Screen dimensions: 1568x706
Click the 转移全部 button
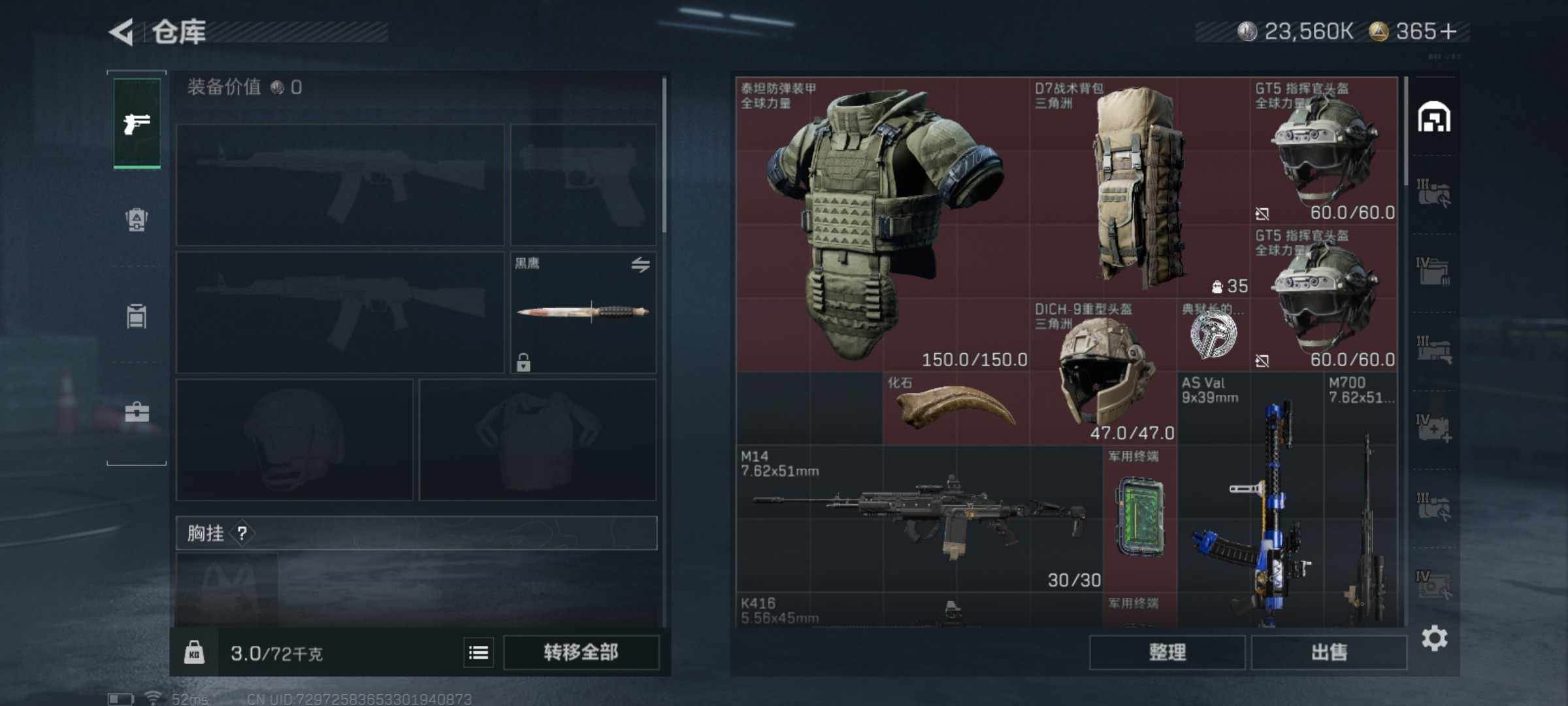point(581,652)
